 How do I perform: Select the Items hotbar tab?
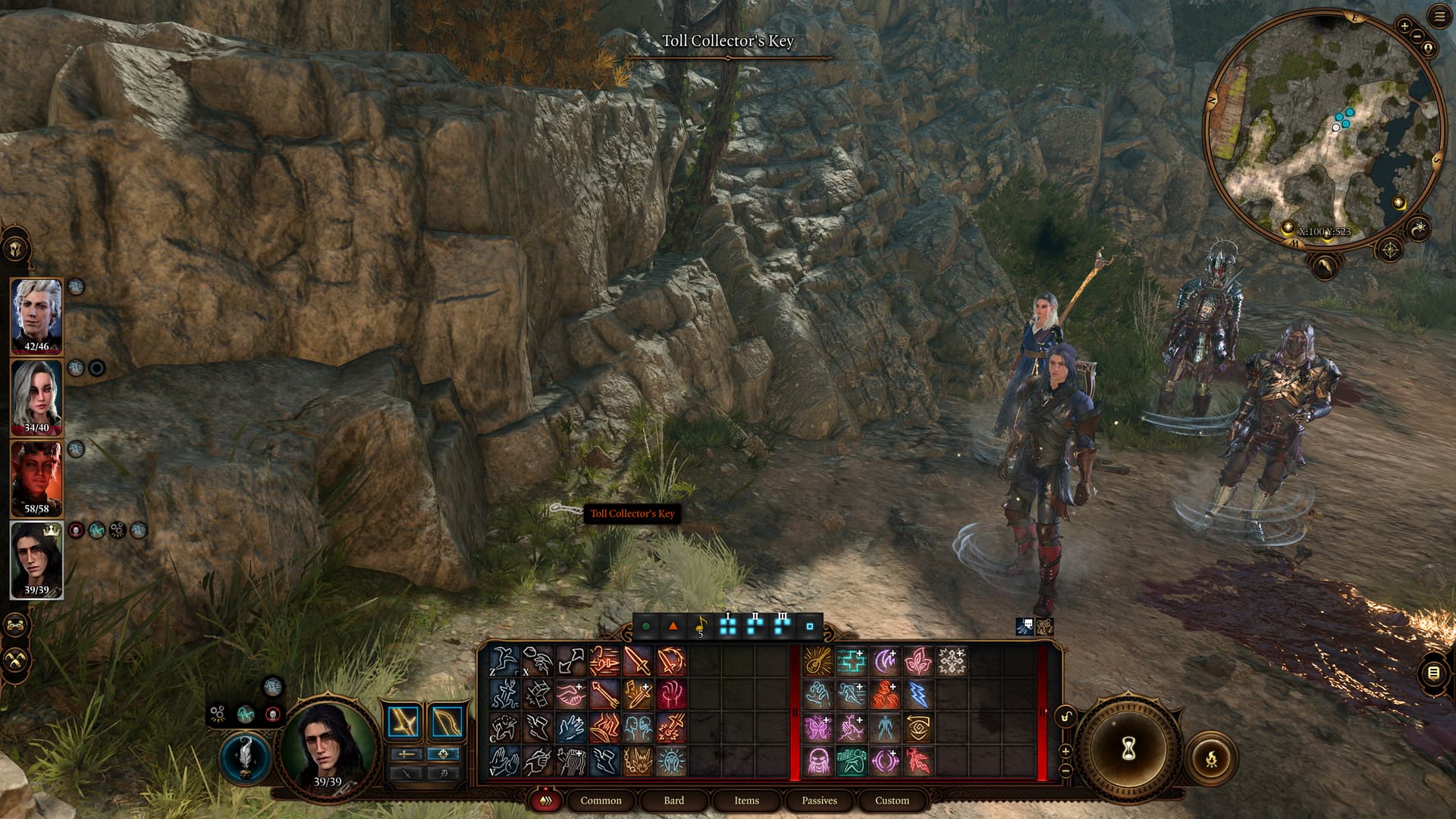point(746,800)
